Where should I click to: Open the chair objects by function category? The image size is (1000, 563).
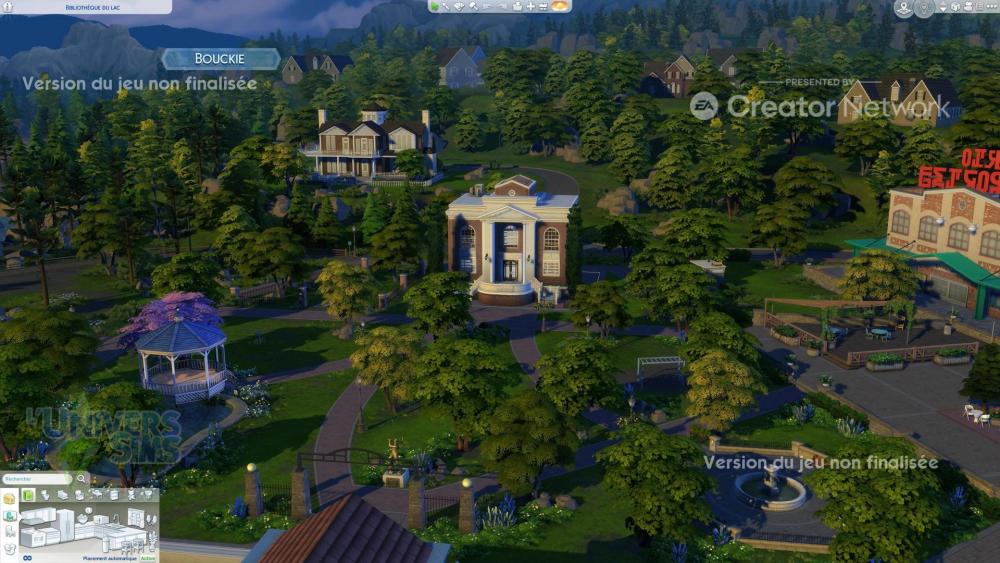pos(9,531)
